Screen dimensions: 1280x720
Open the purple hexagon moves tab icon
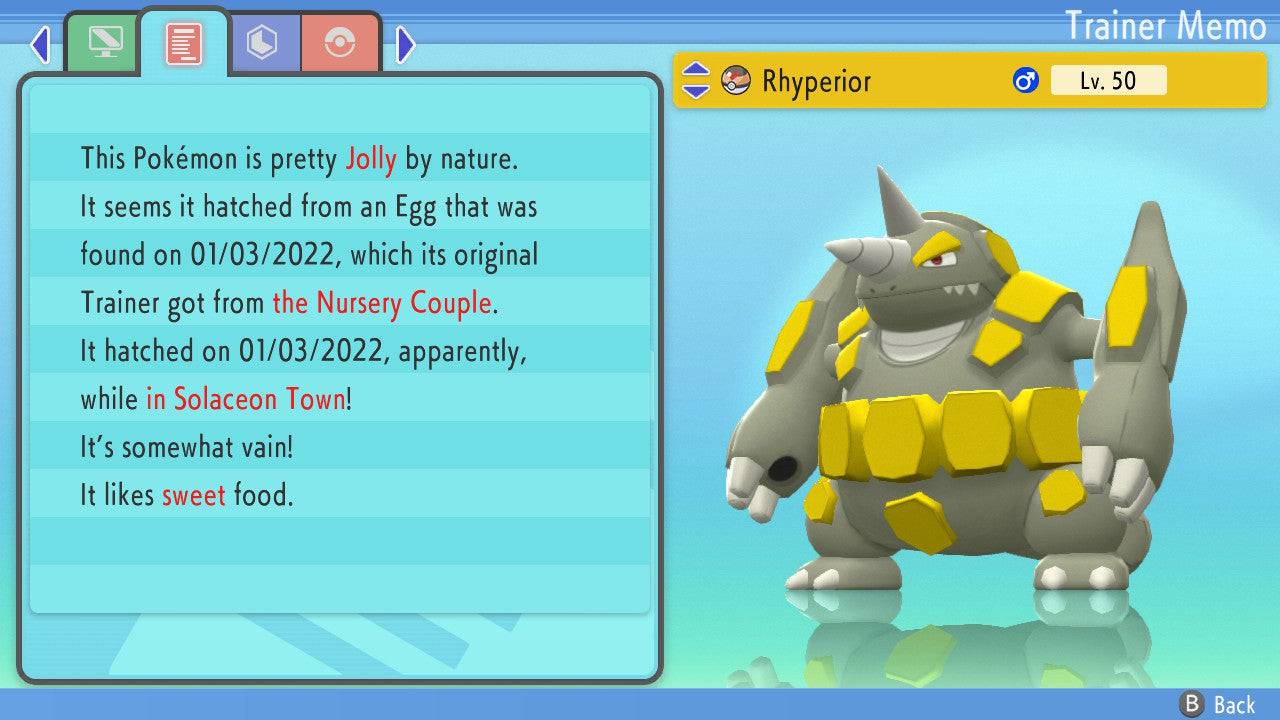click(x=263, y=41)
